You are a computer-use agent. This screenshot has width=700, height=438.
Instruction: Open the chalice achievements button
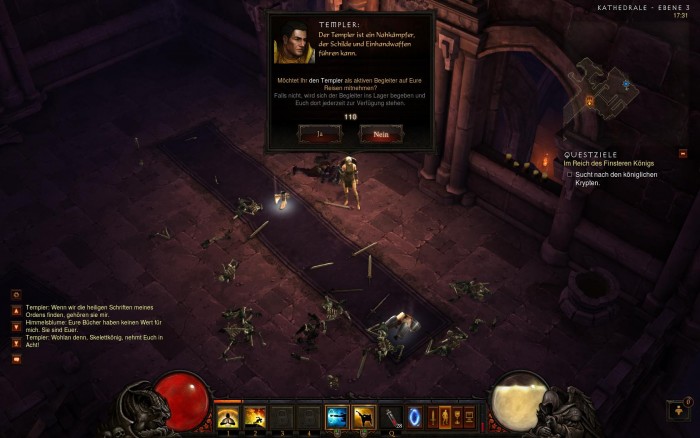point(457,416)
